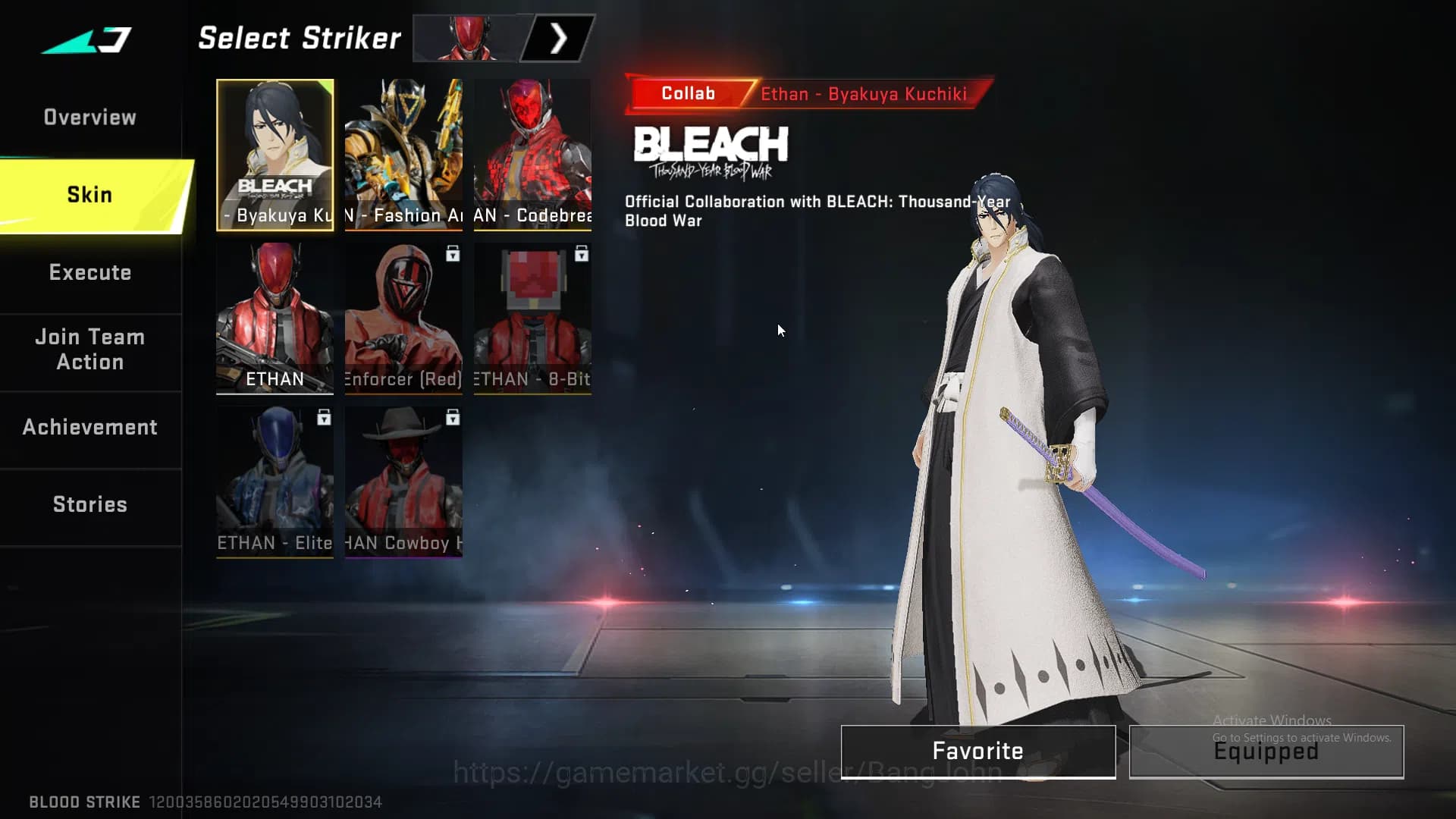
Task: Choose the gold Fashion skin tile
Action: click(x=403, y=155)
